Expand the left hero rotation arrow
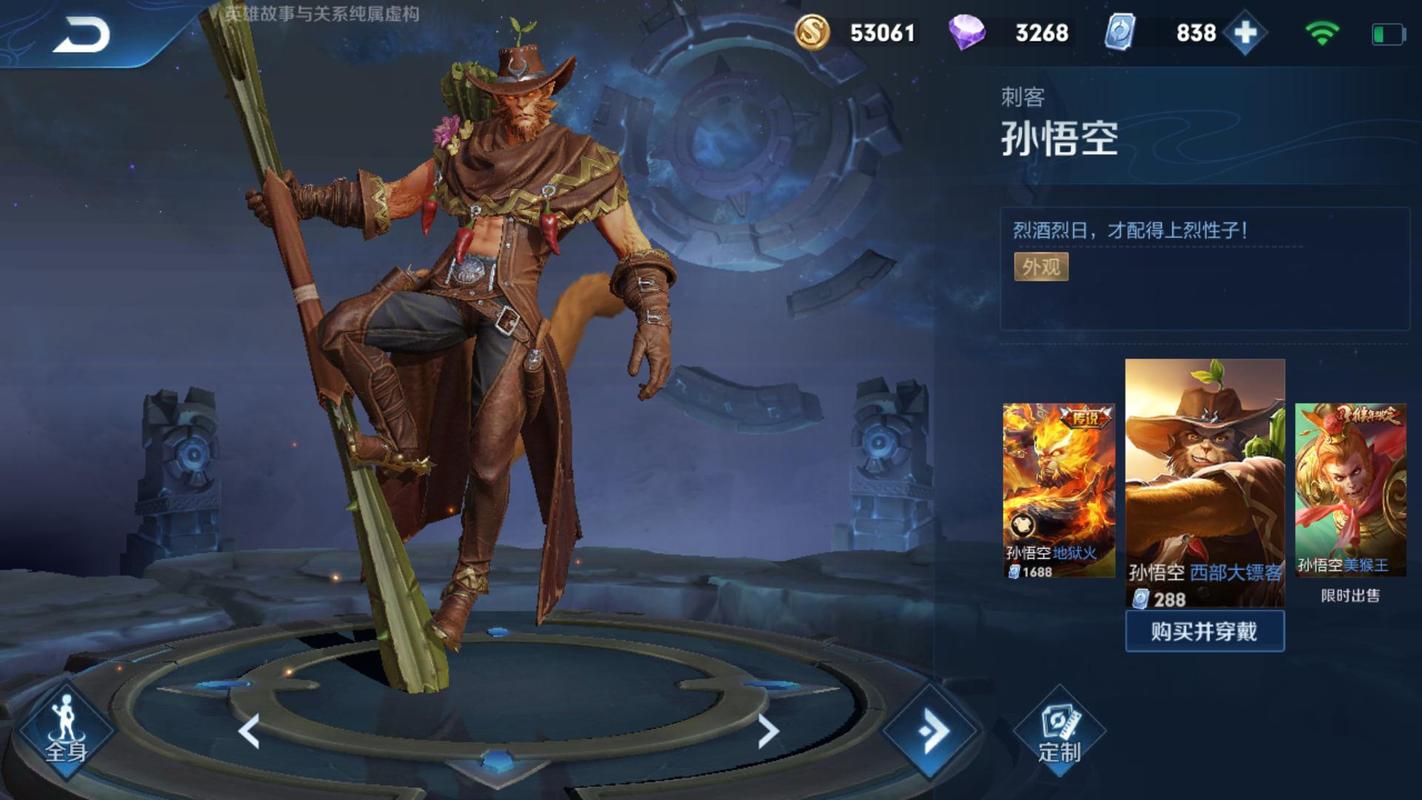 [250, 731]
